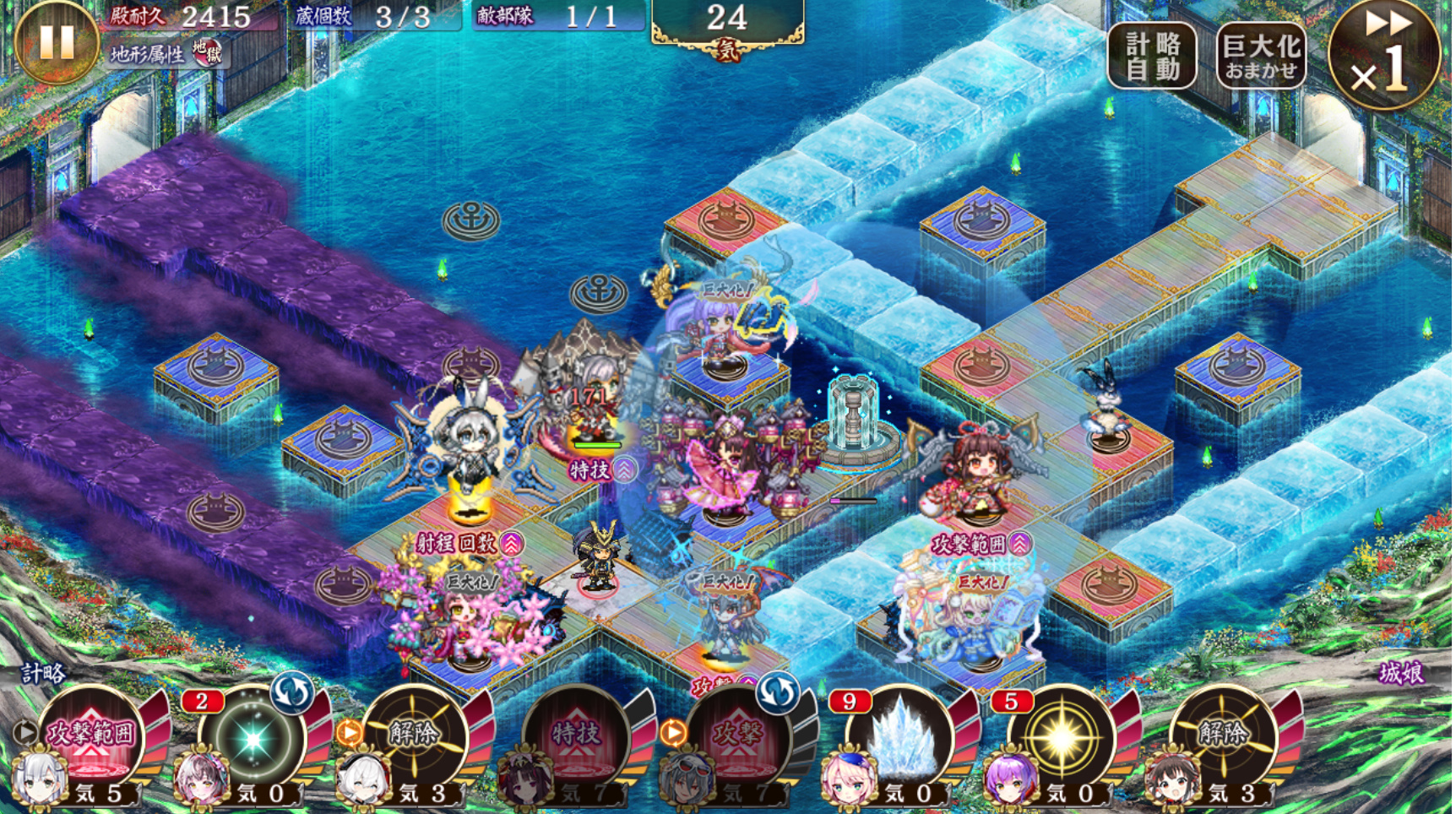Toggle the grey auto-play arrow beside 攻撃範囲 stratagem
This screenshot has width=1456, height=814.
point(25,732)
